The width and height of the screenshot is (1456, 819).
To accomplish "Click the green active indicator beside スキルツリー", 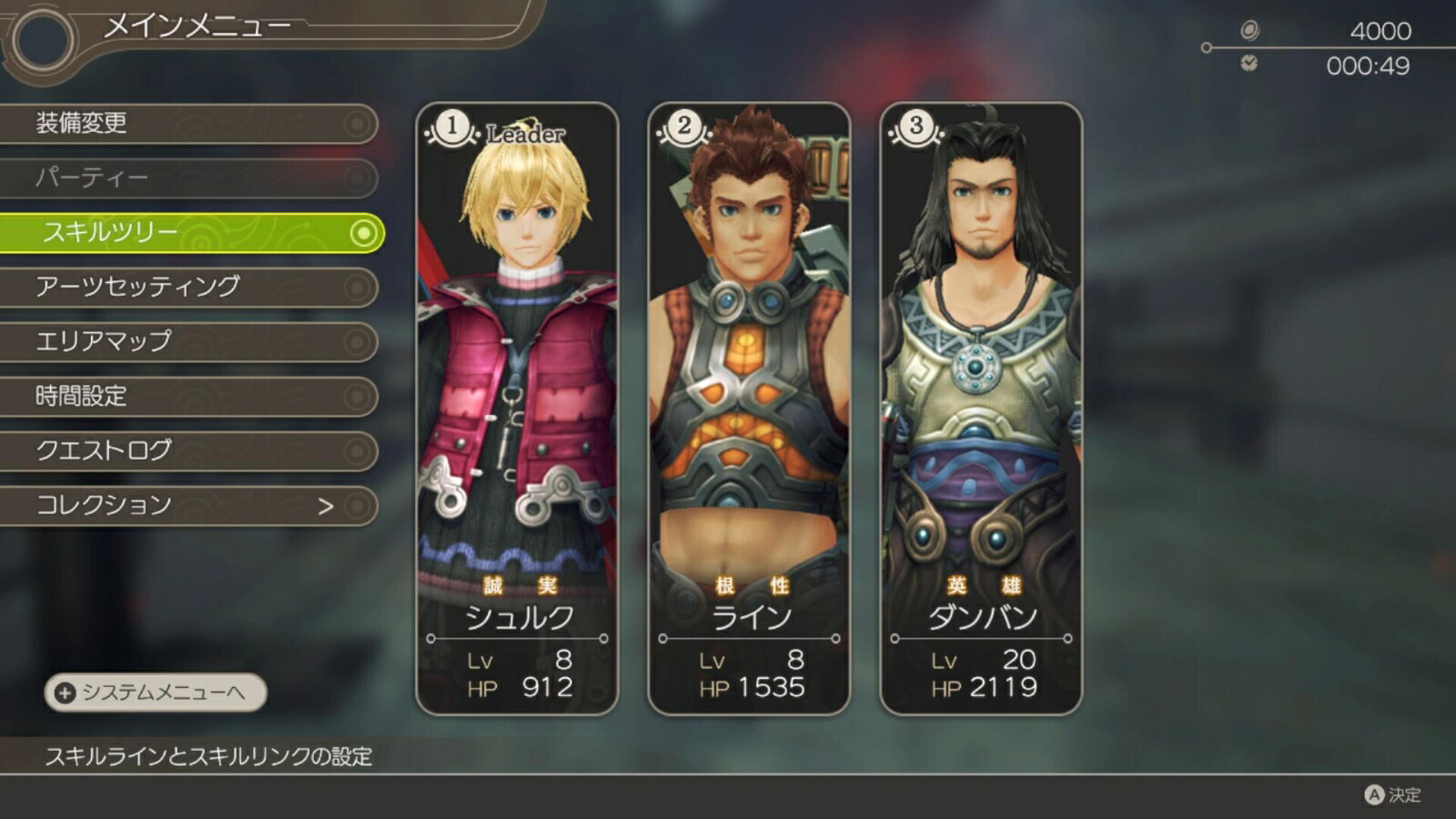I will tap(363, 233).
